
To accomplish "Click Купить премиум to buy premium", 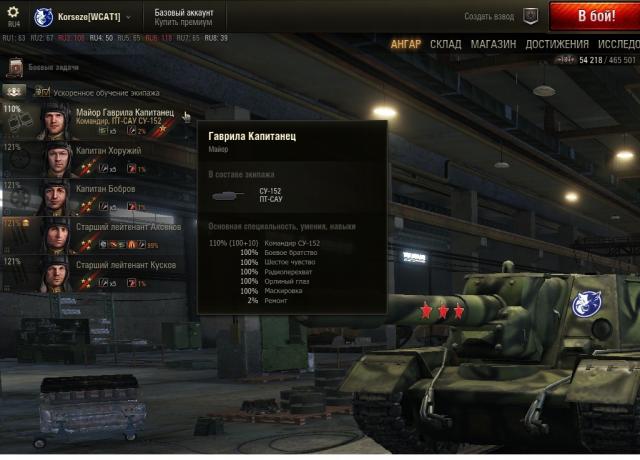I will pos(181,23).
